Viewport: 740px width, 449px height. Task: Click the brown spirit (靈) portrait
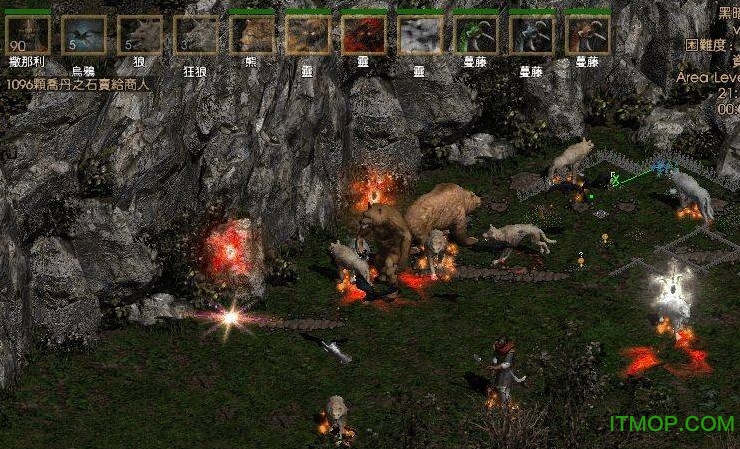pos(308,35)
